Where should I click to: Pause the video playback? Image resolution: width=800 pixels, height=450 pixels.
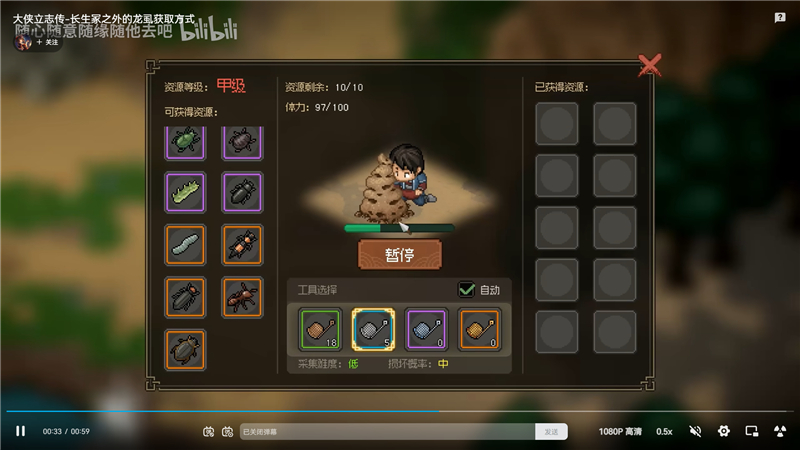[x=20, y=431]
